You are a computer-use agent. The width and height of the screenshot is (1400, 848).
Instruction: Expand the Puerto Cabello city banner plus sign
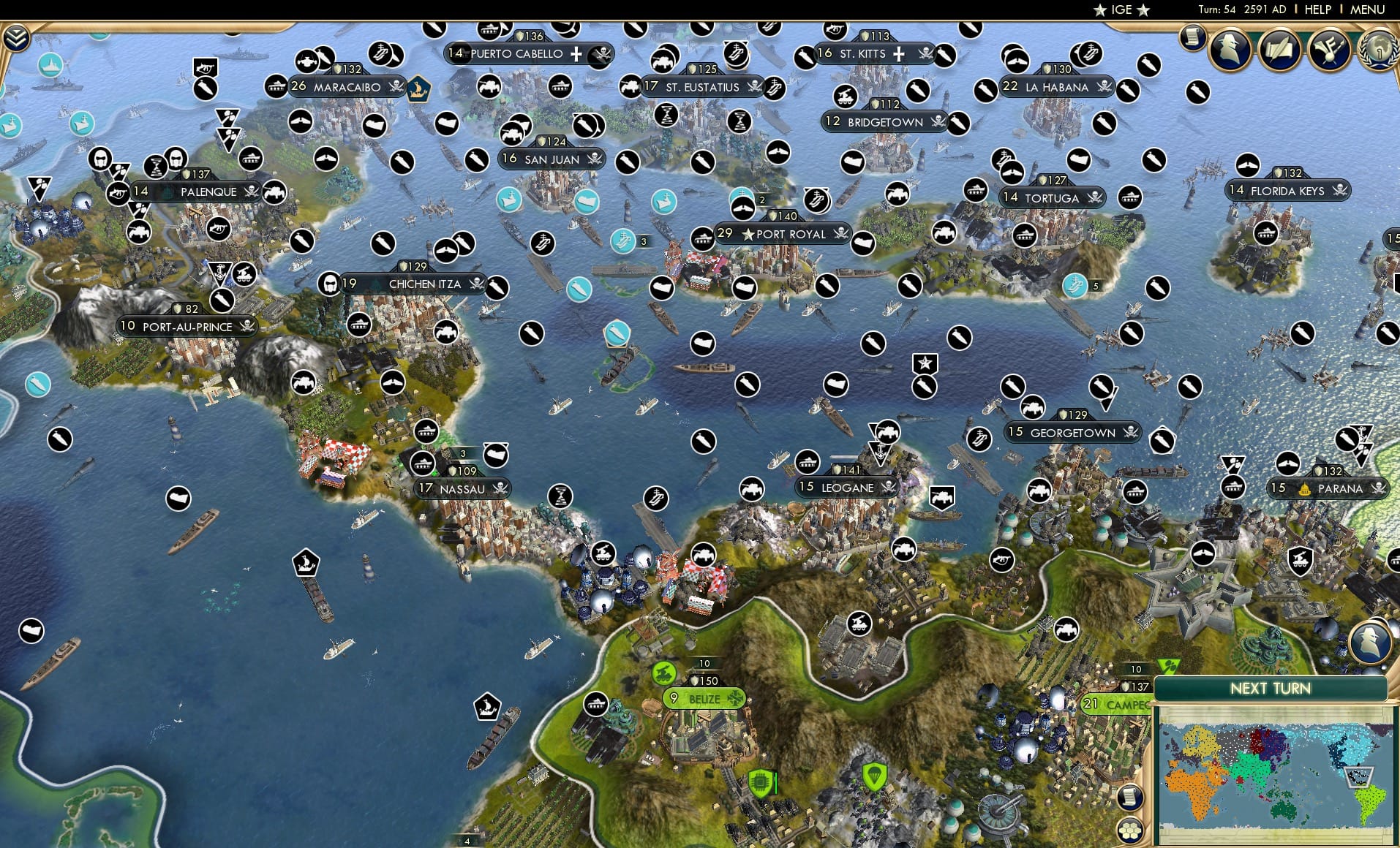pos(577,53)
